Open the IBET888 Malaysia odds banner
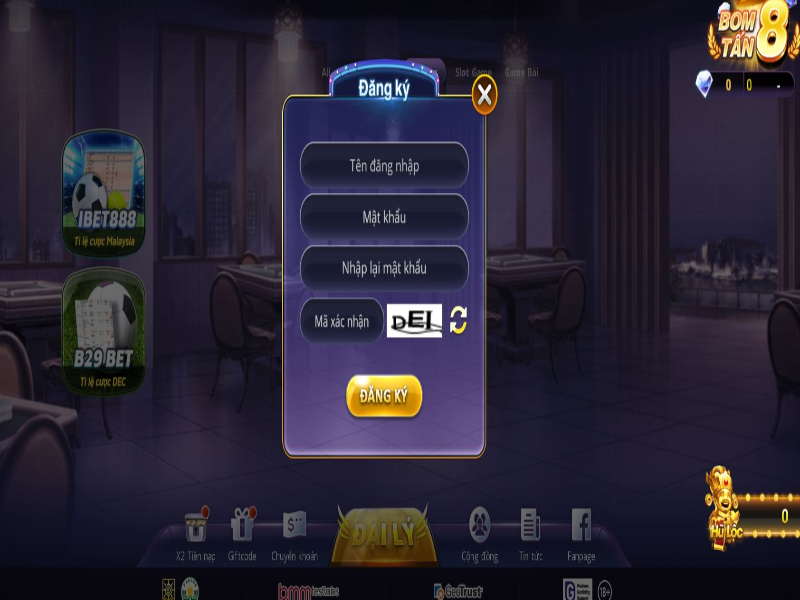The height and width of the screenshot is (600, 800). [104, 194]
